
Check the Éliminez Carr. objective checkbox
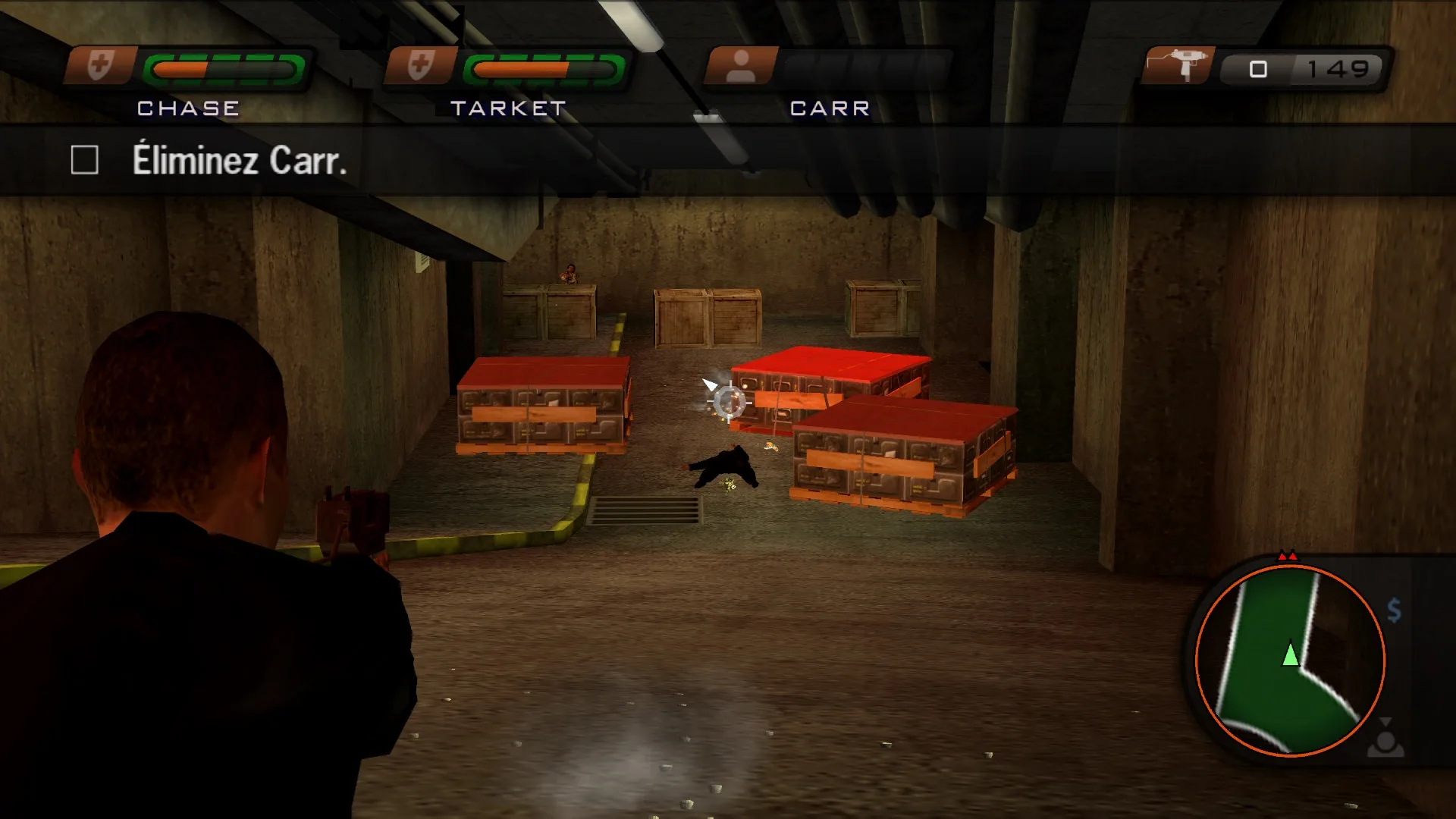[85, 159]
